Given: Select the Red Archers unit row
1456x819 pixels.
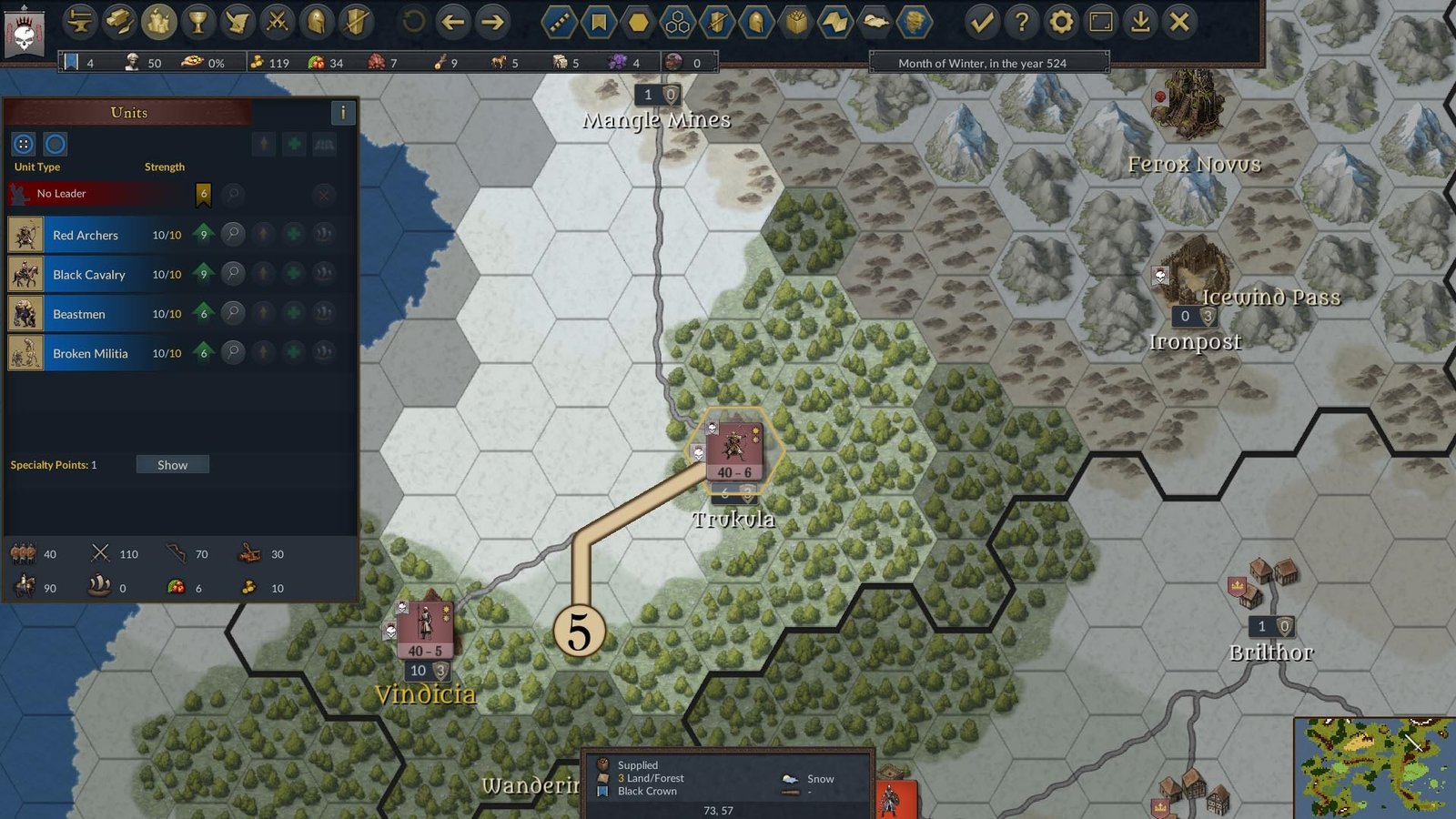Looking at the screenshot, I should (x=86, y=235).
